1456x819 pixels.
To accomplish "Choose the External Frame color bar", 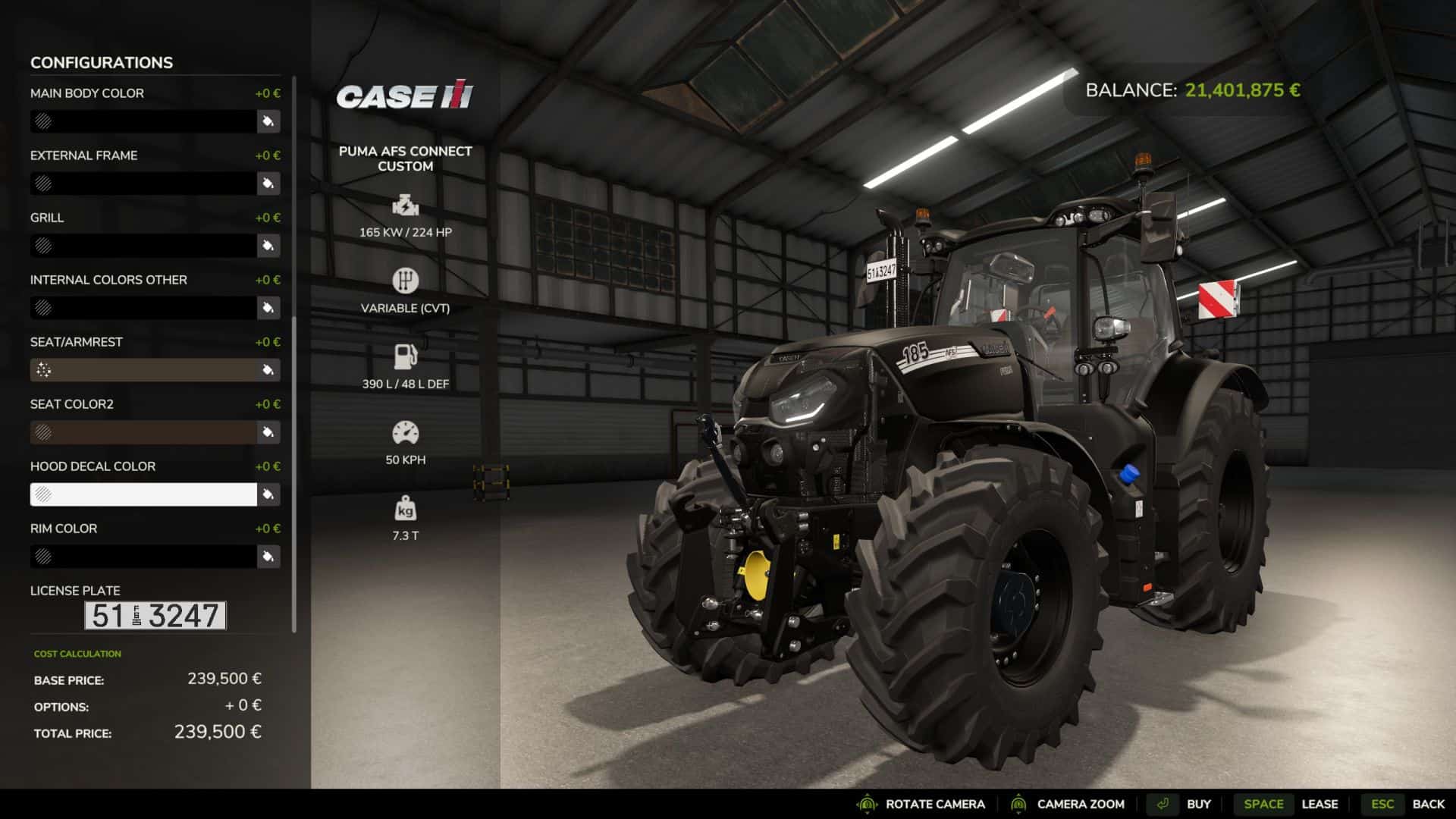I will 143,184.
